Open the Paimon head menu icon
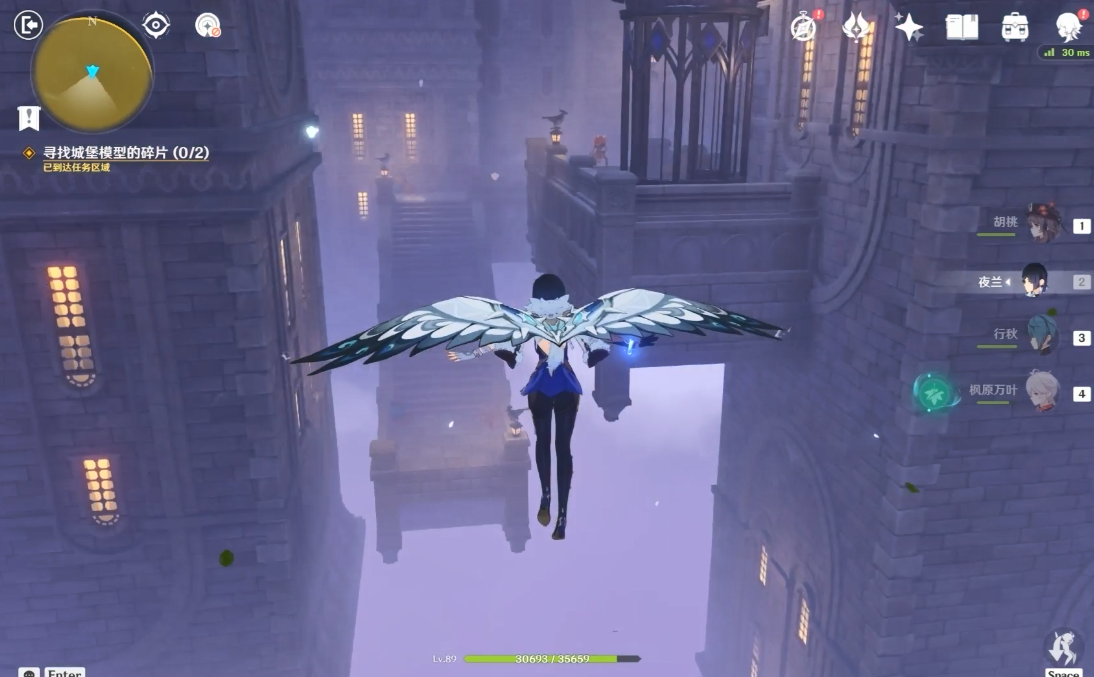Image resolution: width=1094 pixels, height=677 pixels. (x=1069, y=27)
